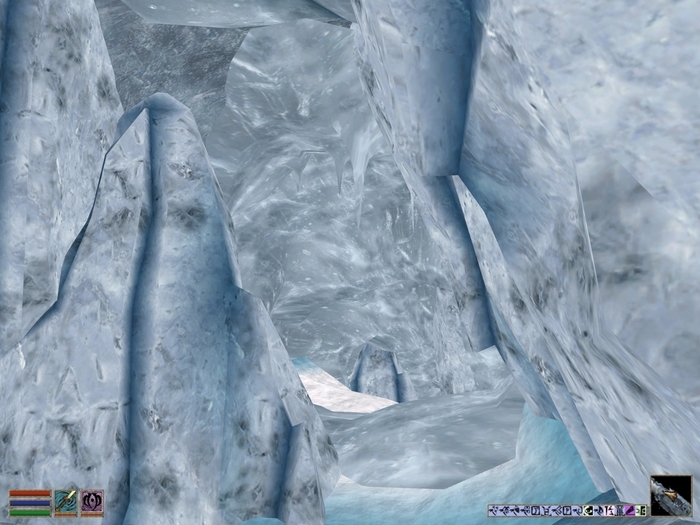The height and width of the screenshot is (525, 700).
Task: Select the equipped sword weapon icon
Action: click(66, 502)
